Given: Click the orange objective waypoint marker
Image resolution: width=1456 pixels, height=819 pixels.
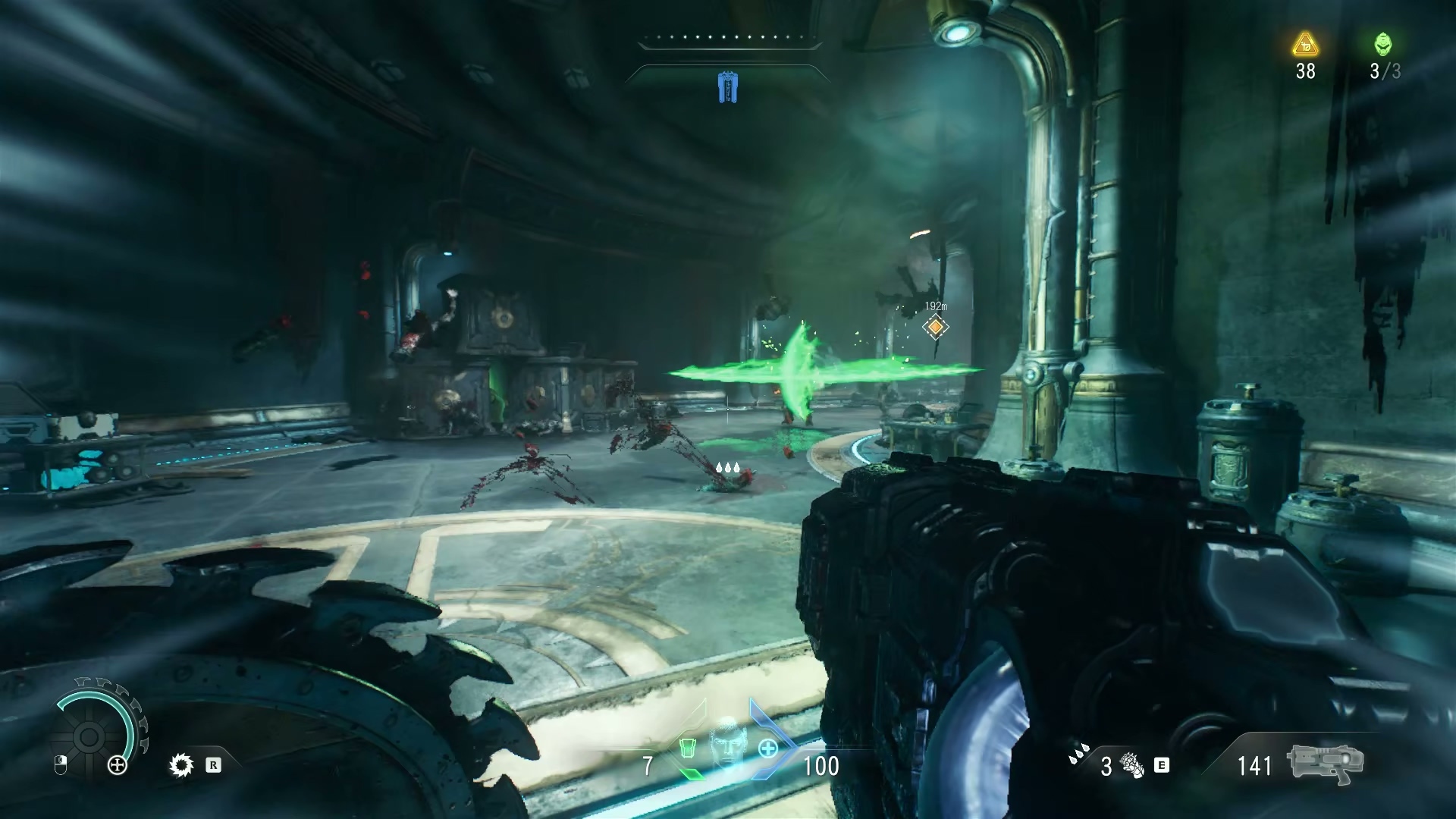Looking at the screenshot, I should [x=936, y=327].
